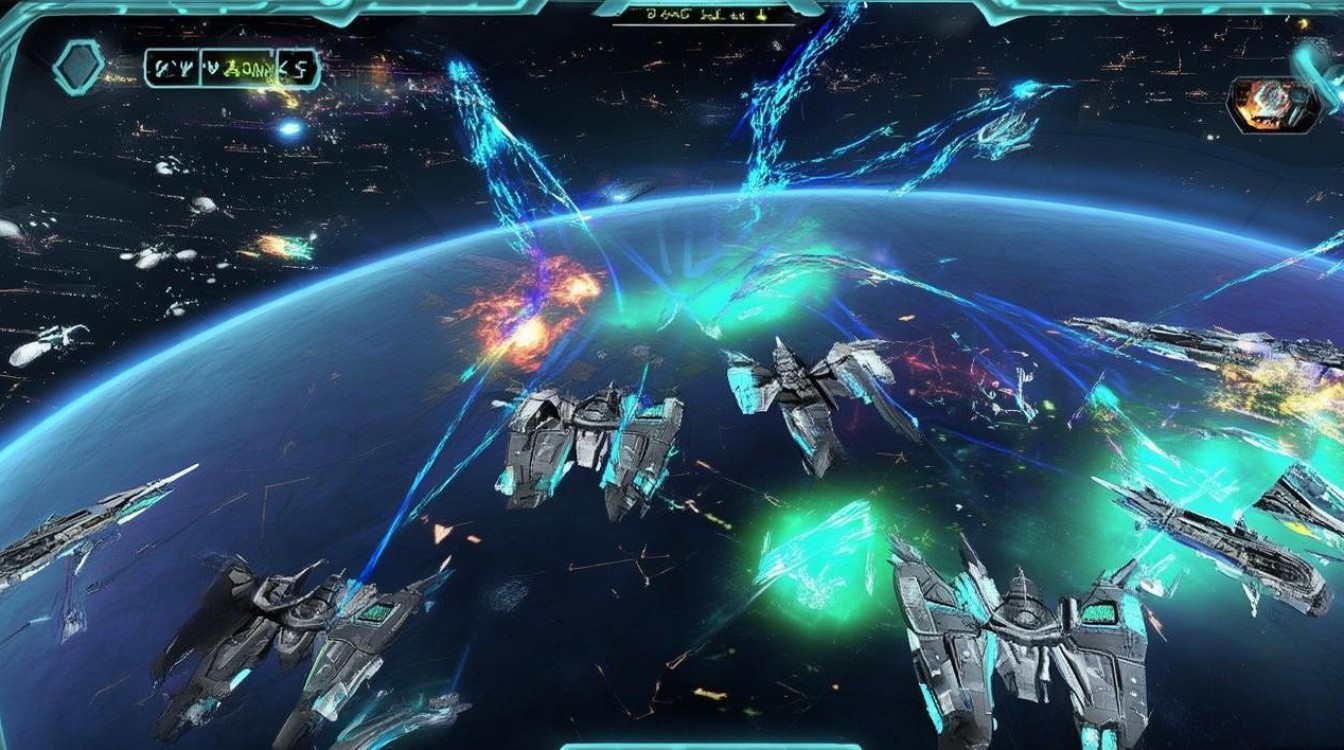Open the fiery hexagonal portrait icon
The image size is (1344, 750).
click(1271, 104)
